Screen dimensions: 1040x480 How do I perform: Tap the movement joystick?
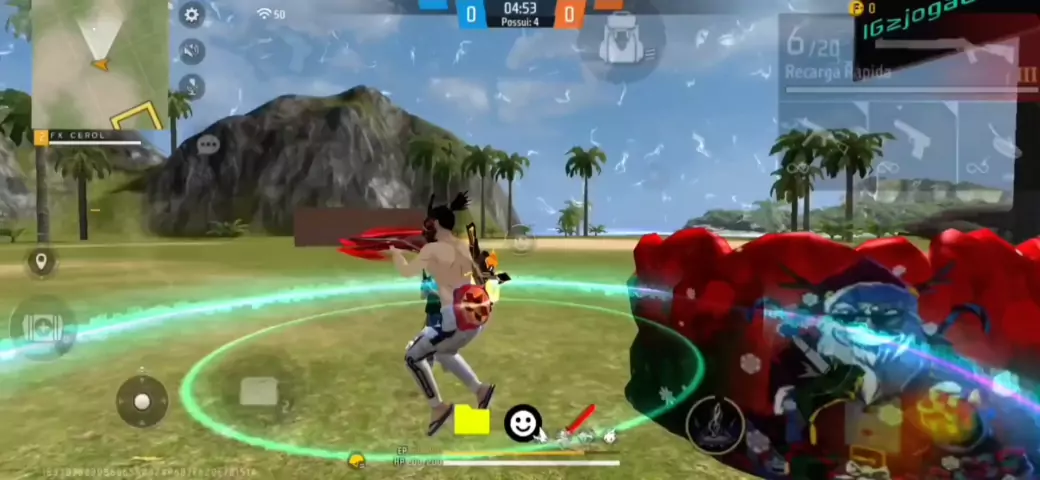(x=142, y=401)
